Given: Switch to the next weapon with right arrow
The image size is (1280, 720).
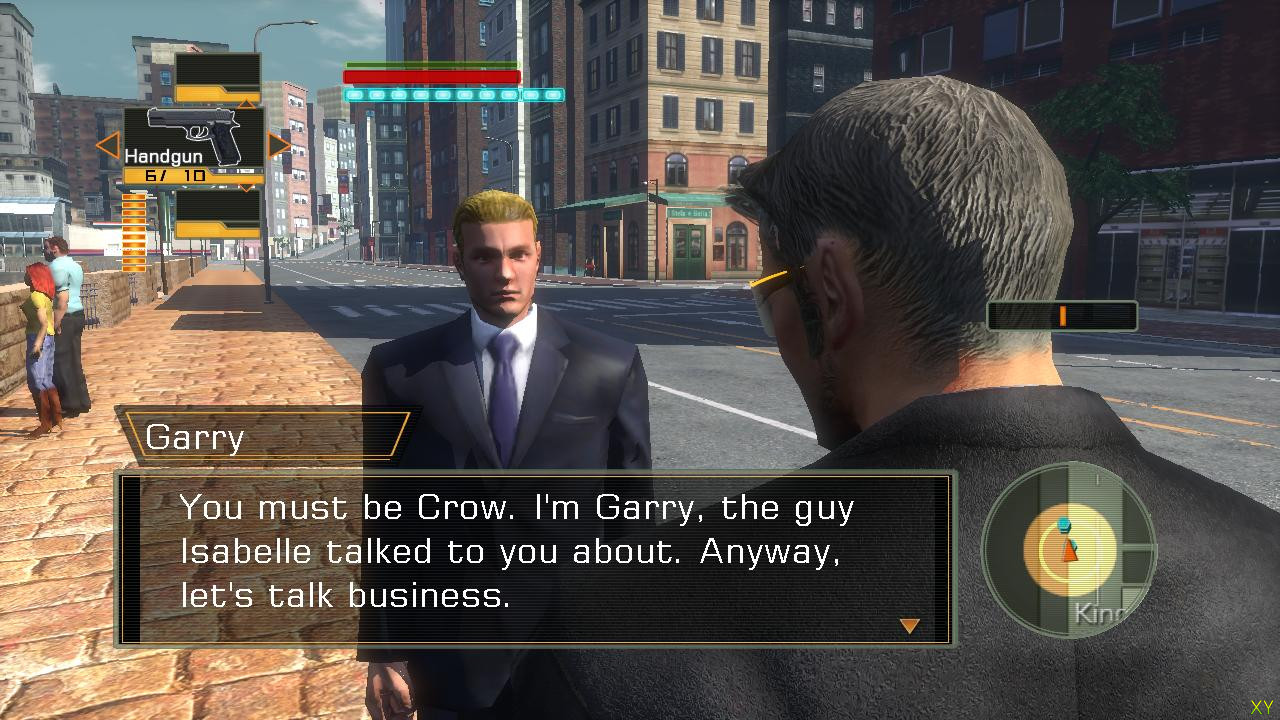Looking at the screenshot, I should (x=279, y=146).
